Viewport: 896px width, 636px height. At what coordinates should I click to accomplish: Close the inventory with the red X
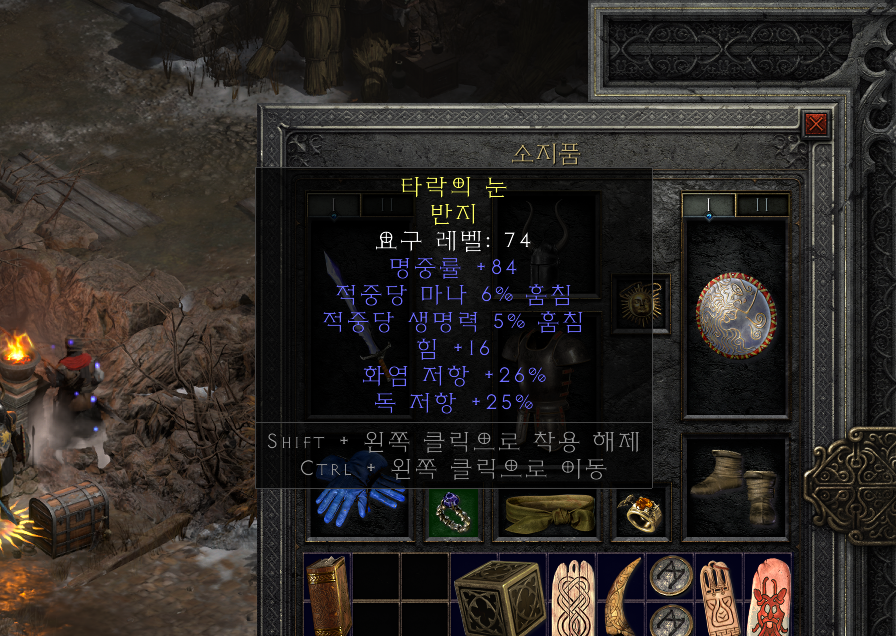816,124
